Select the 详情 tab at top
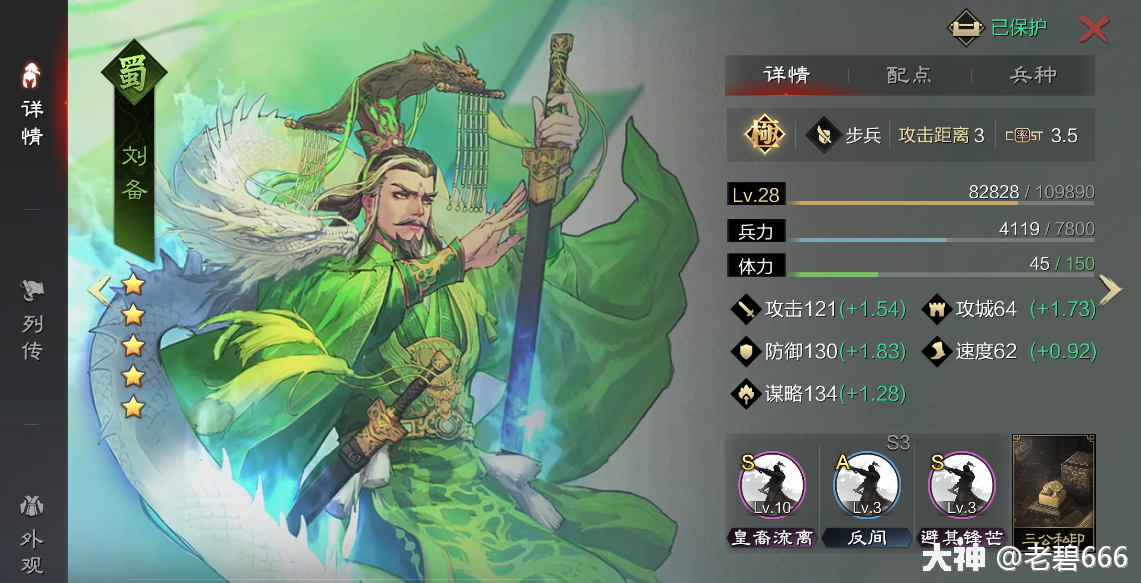The image size is (1141, 583). pos(786,75)
